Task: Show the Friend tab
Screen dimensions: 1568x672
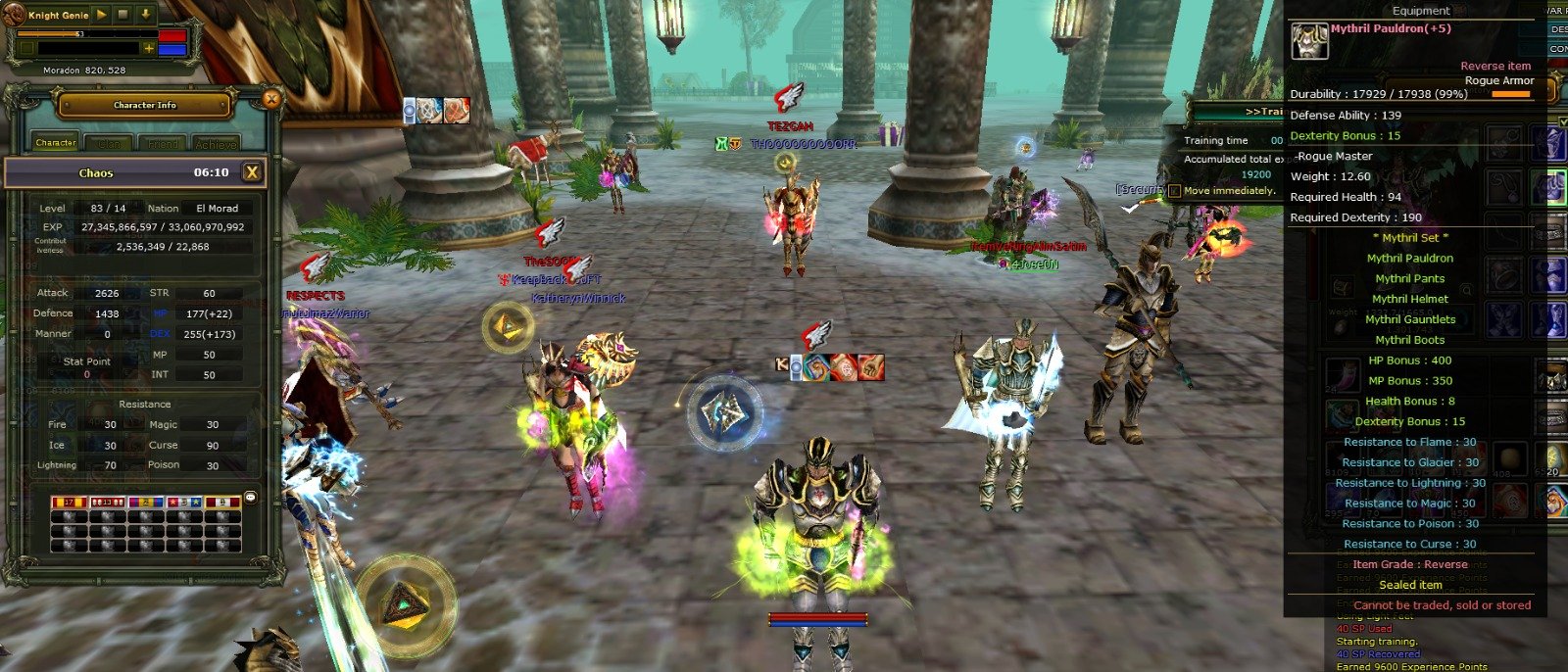Action: tap(163, 144)
